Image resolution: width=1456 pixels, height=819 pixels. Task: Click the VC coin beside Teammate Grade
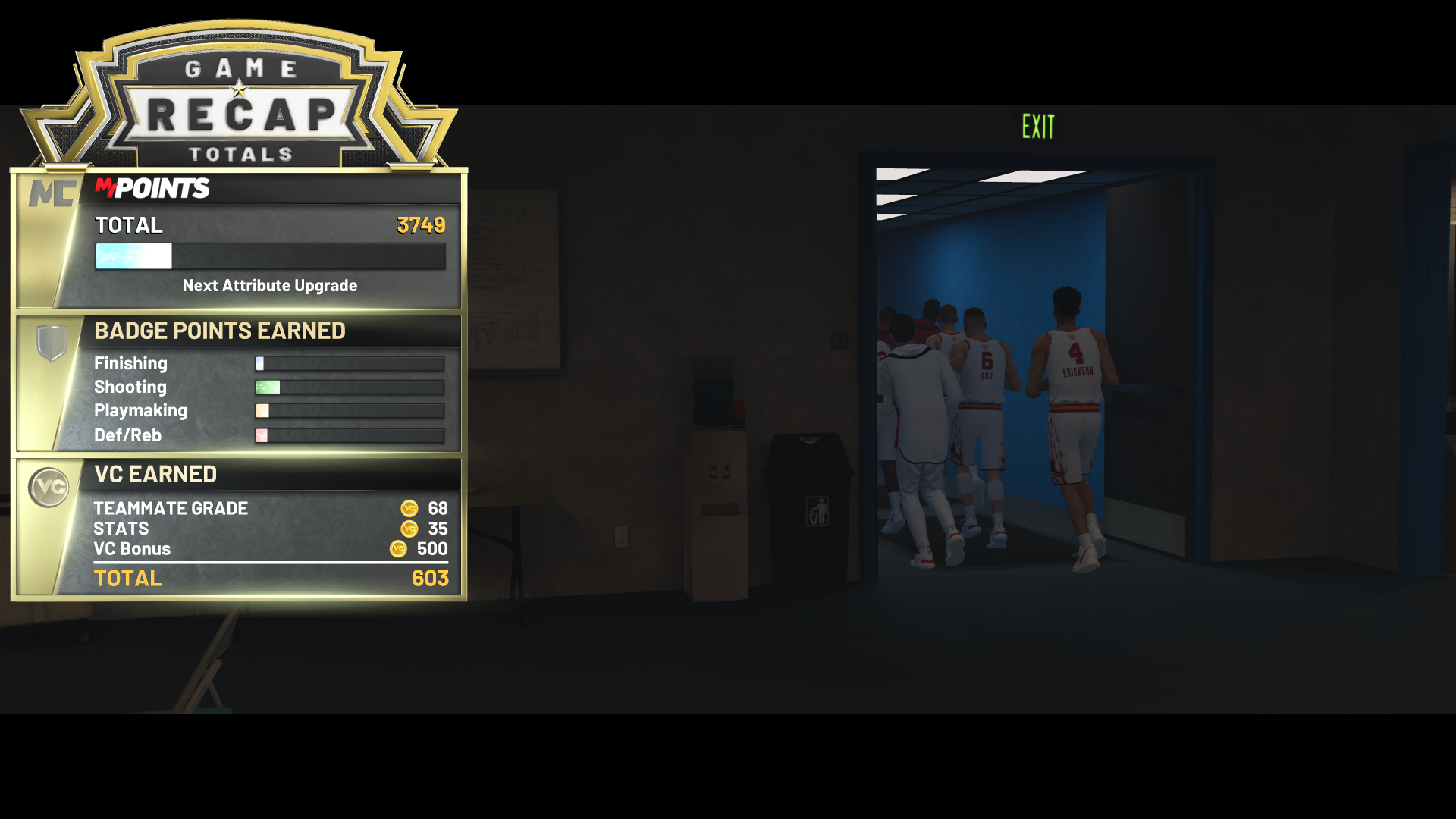(409, 508)
